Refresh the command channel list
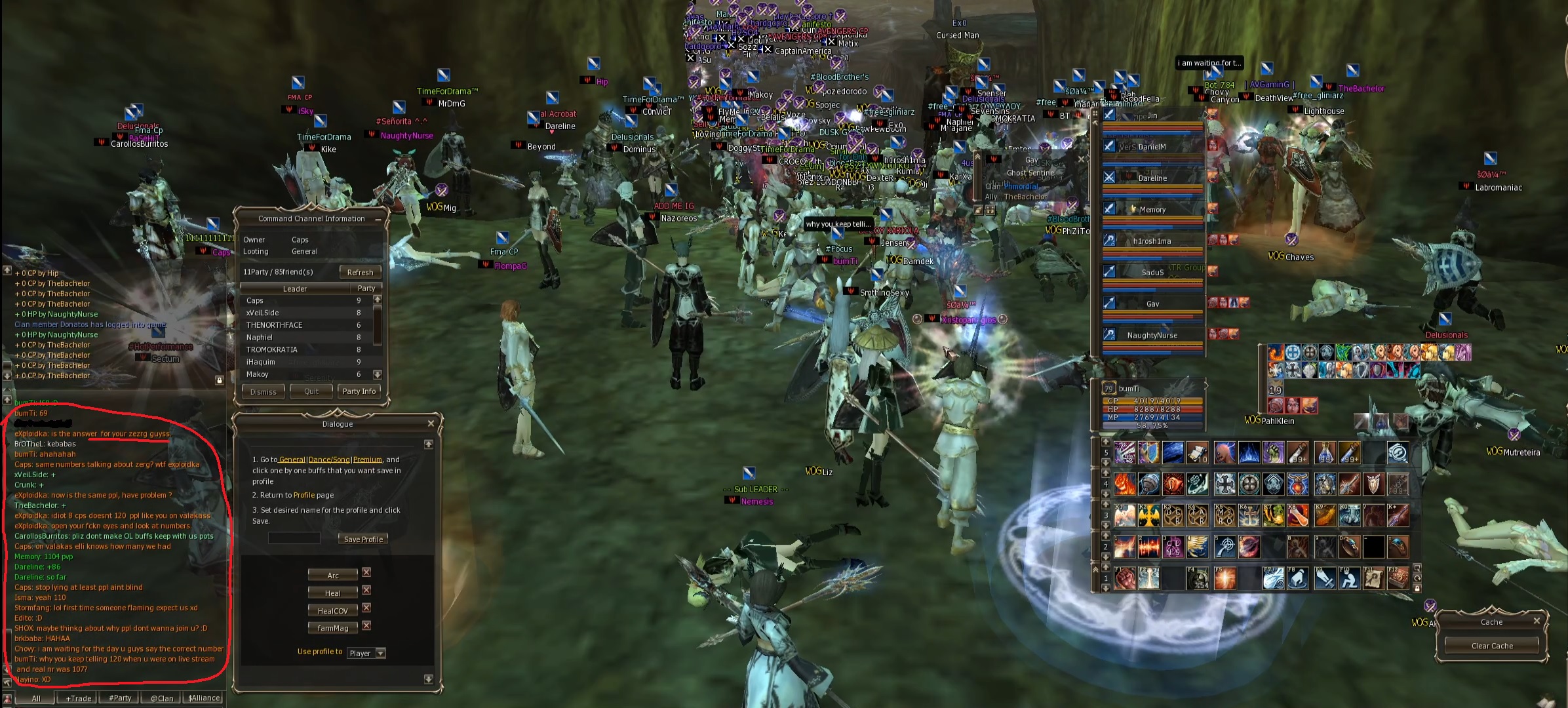 tap(360, 272)
